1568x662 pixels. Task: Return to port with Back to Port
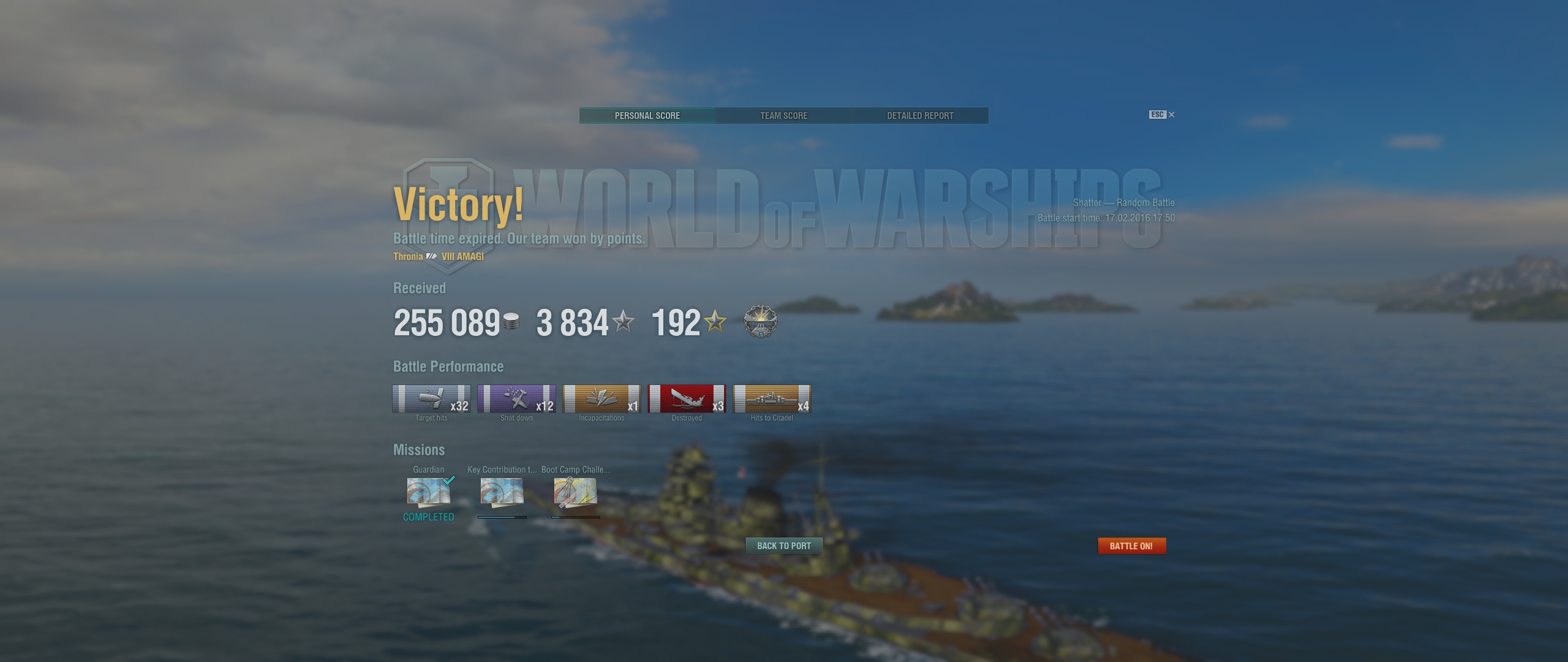click(783, 546)
